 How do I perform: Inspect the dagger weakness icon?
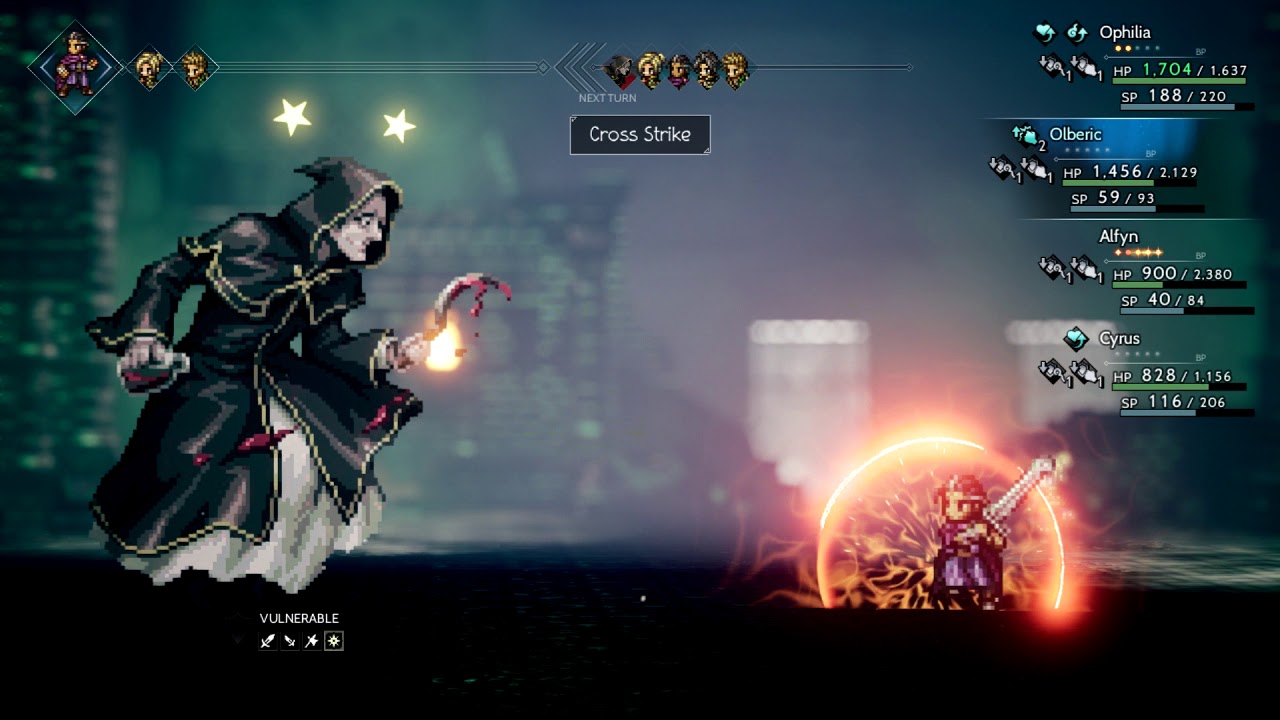tap(289, 641)
